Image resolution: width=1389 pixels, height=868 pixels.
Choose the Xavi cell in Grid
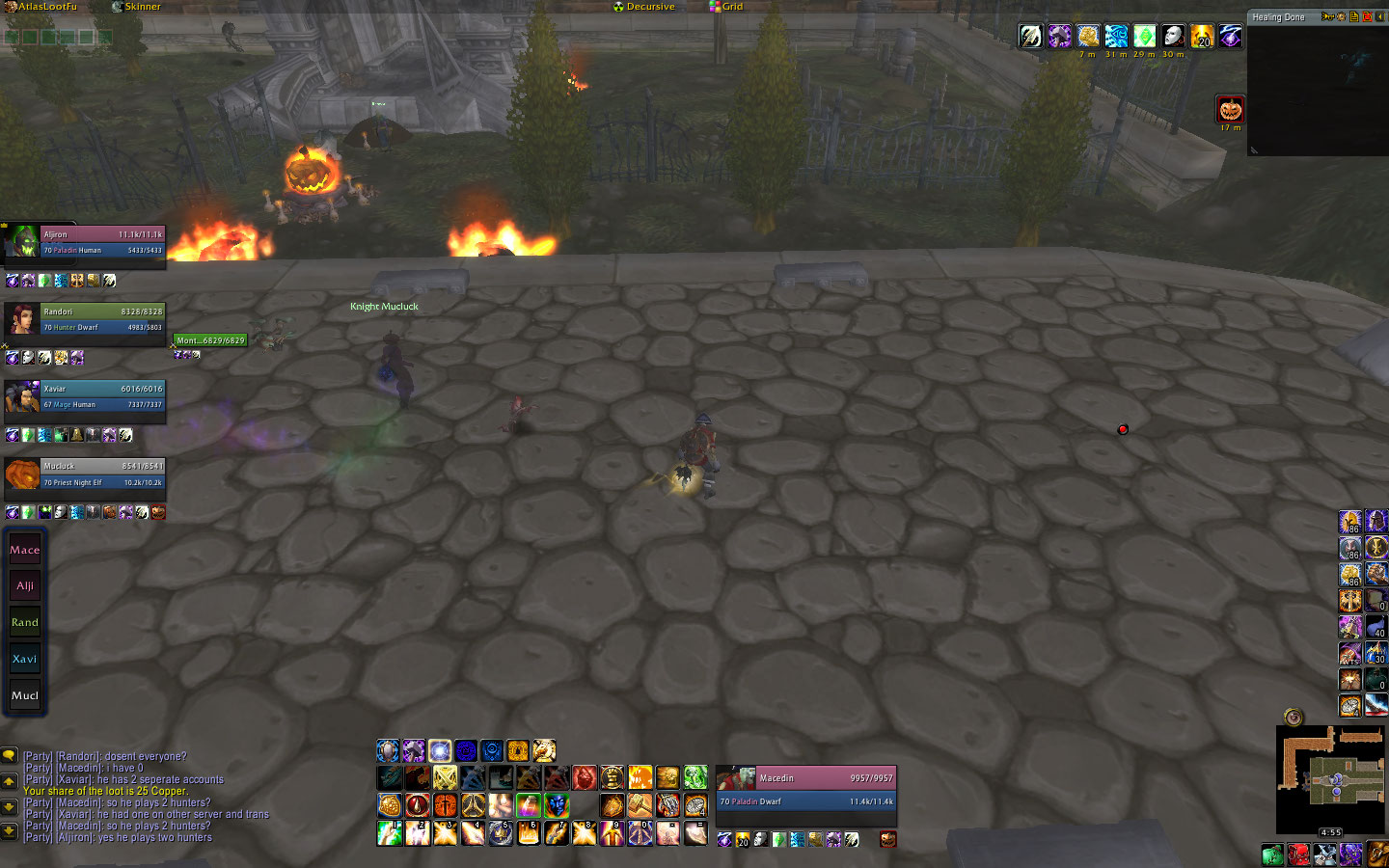coord(25,659)
